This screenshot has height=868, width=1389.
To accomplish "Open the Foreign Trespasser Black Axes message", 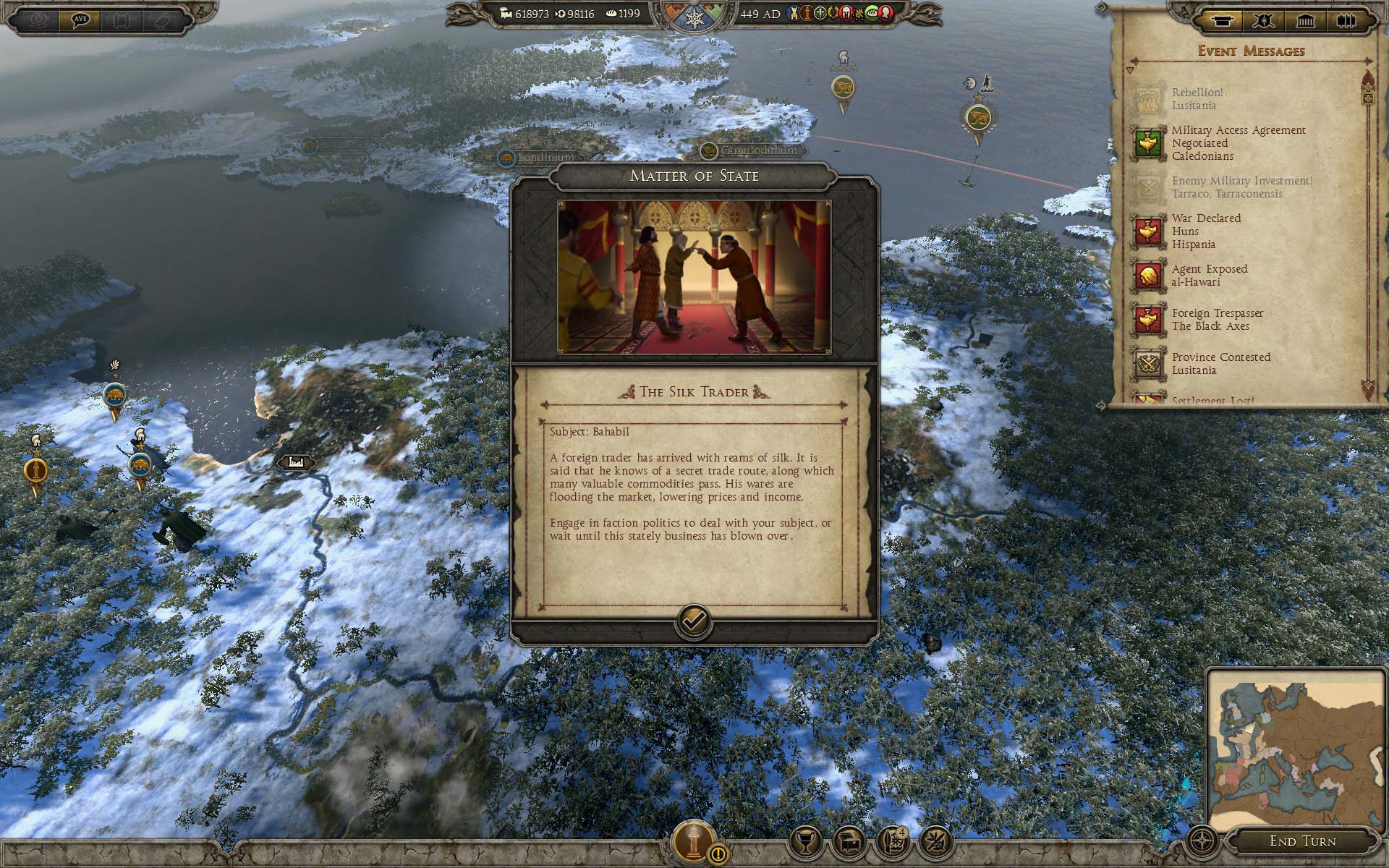I will (x=1218, y=319).
